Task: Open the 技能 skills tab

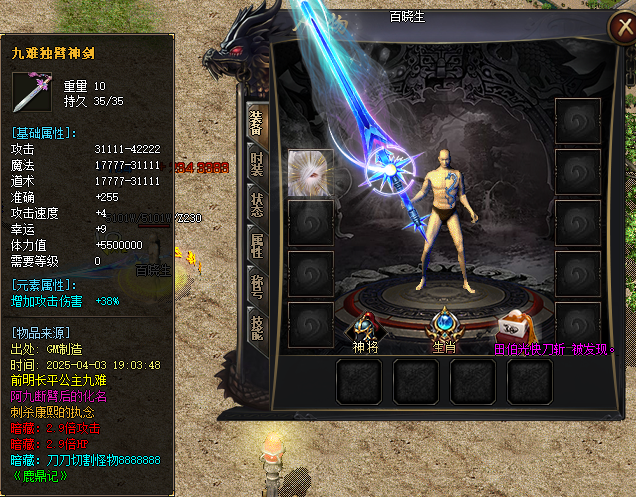Action: click(x=256, y=327)
